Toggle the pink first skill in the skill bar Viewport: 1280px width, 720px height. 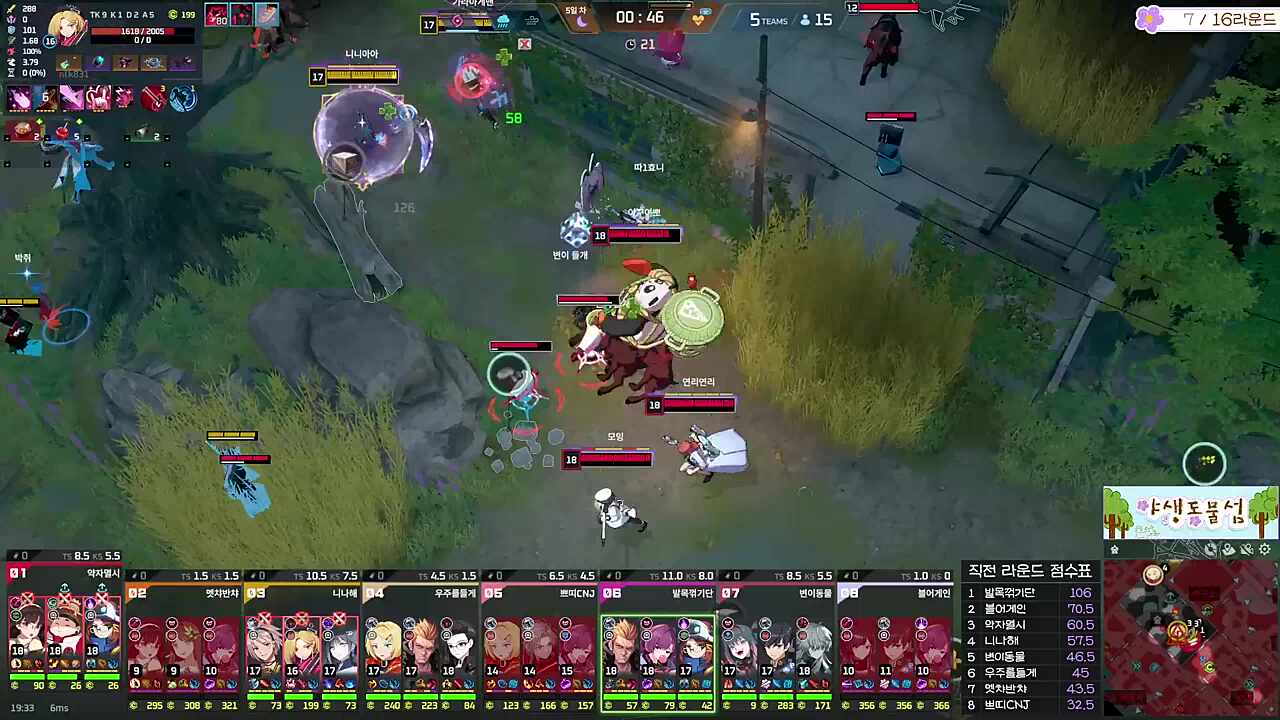tap(19, 98)
